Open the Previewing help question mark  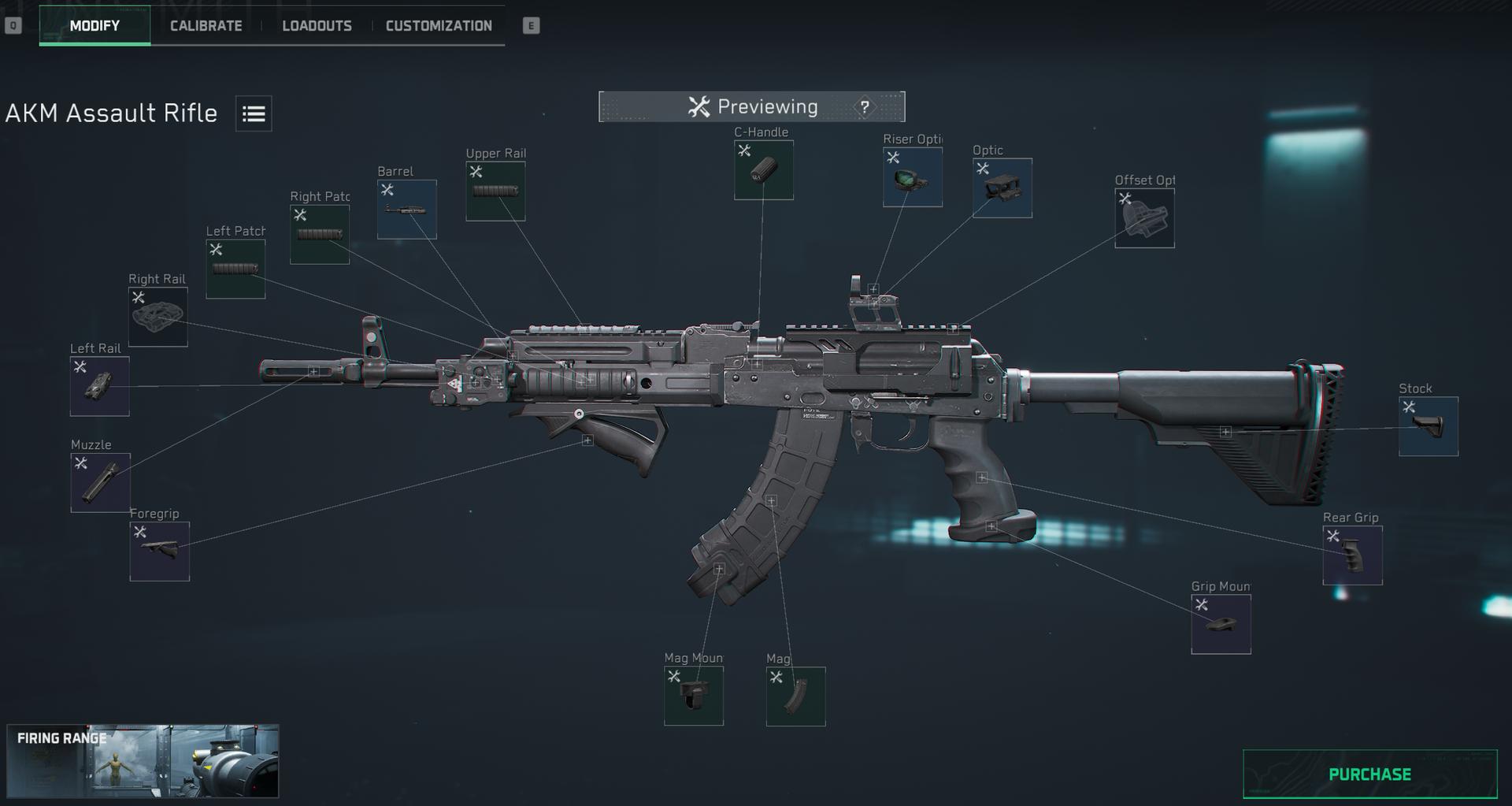click(864, 106)
